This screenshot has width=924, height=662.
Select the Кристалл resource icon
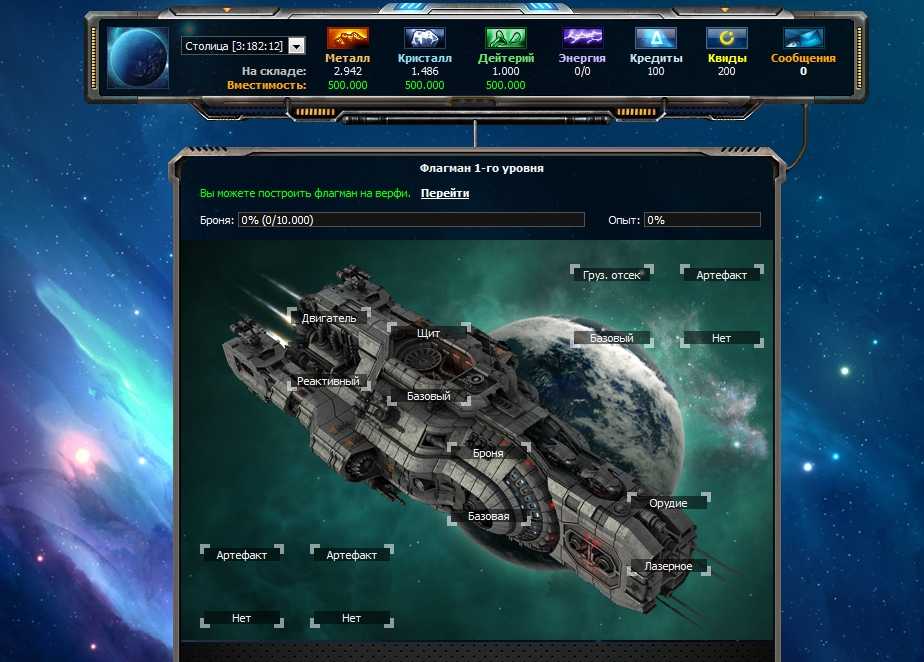(425, 39)
